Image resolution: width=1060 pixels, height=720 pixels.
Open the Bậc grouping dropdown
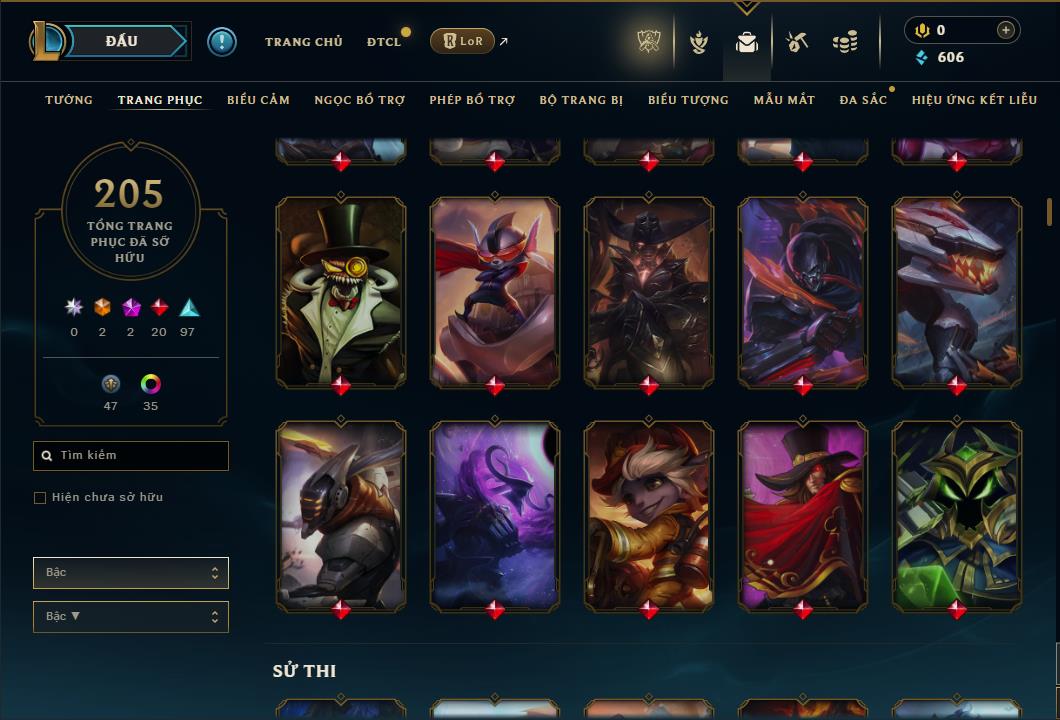[x=131, y=573]
